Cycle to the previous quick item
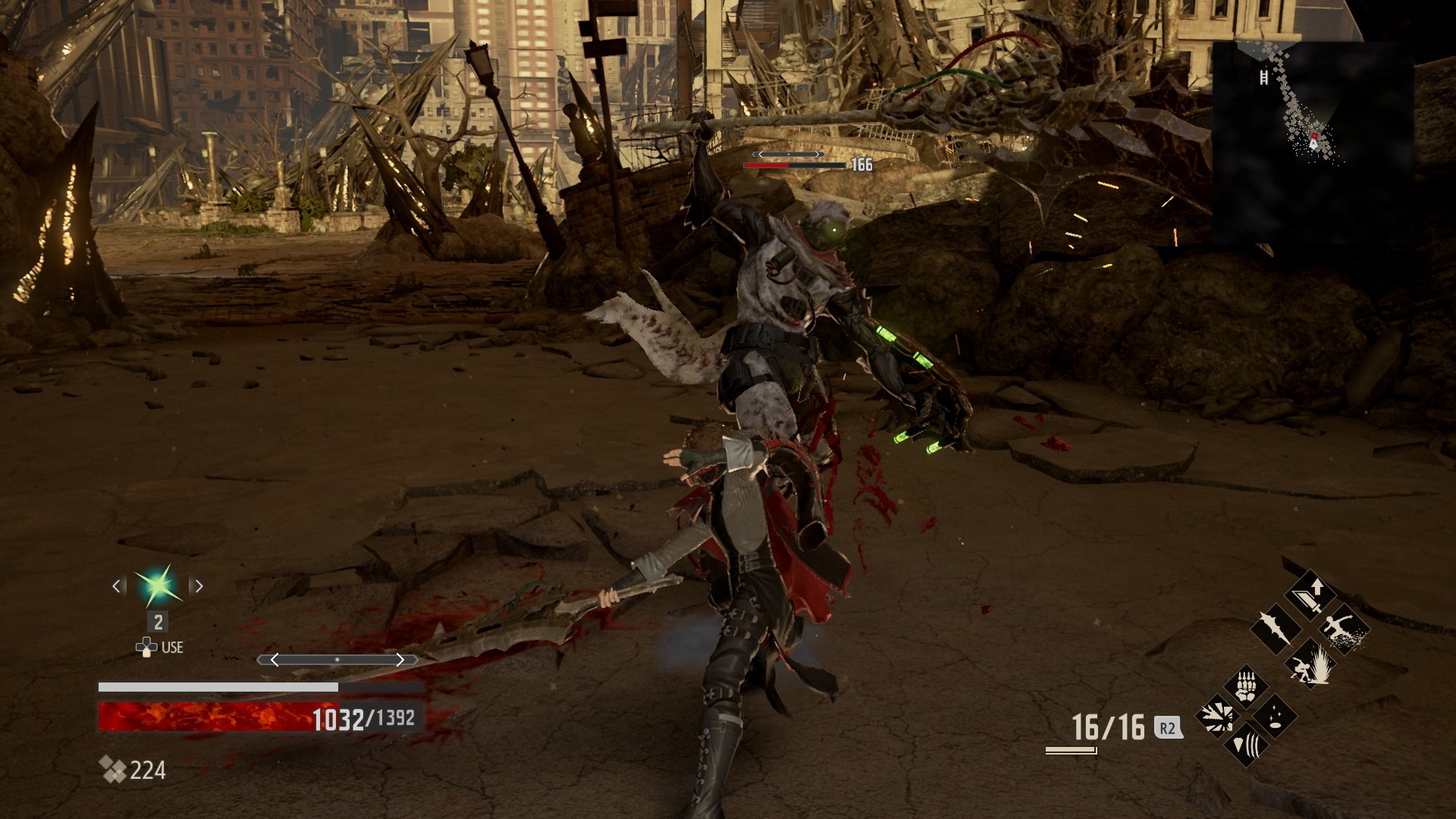The width and height of the screenshot is (1456, 819). coord(118,586)
